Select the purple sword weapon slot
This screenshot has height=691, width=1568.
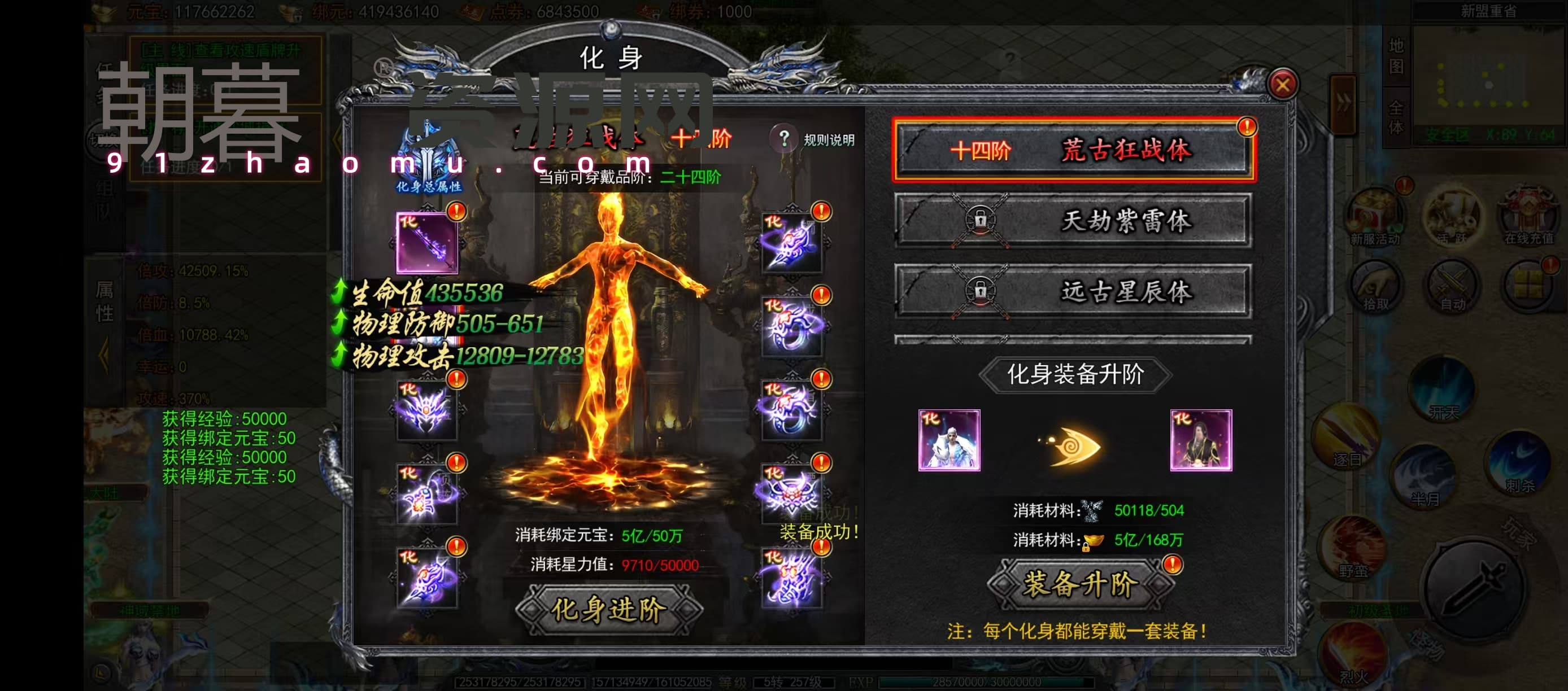(426, 243)
